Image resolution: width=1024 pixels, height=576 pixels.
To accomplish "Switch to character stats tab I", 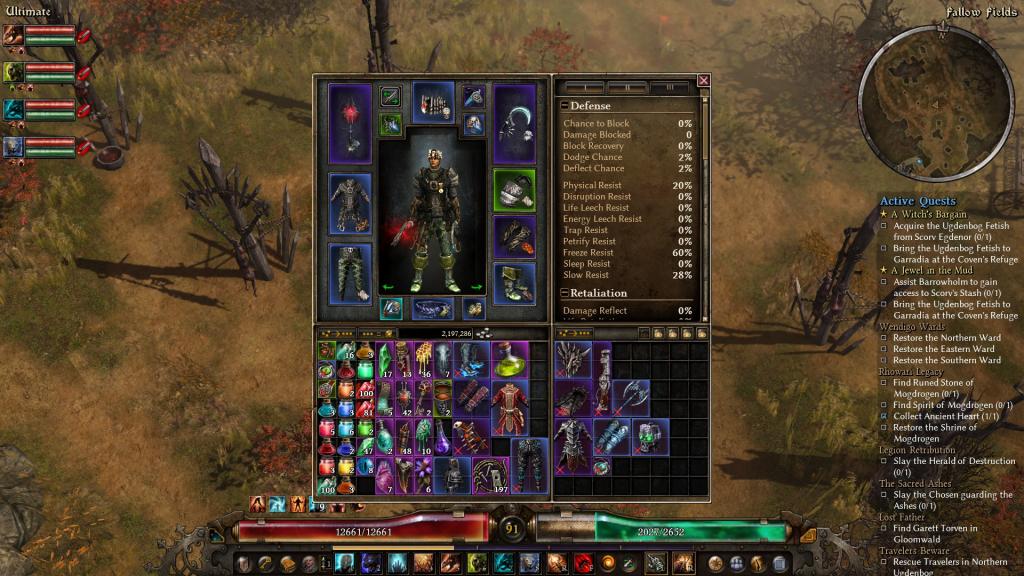I will (585, 88).
